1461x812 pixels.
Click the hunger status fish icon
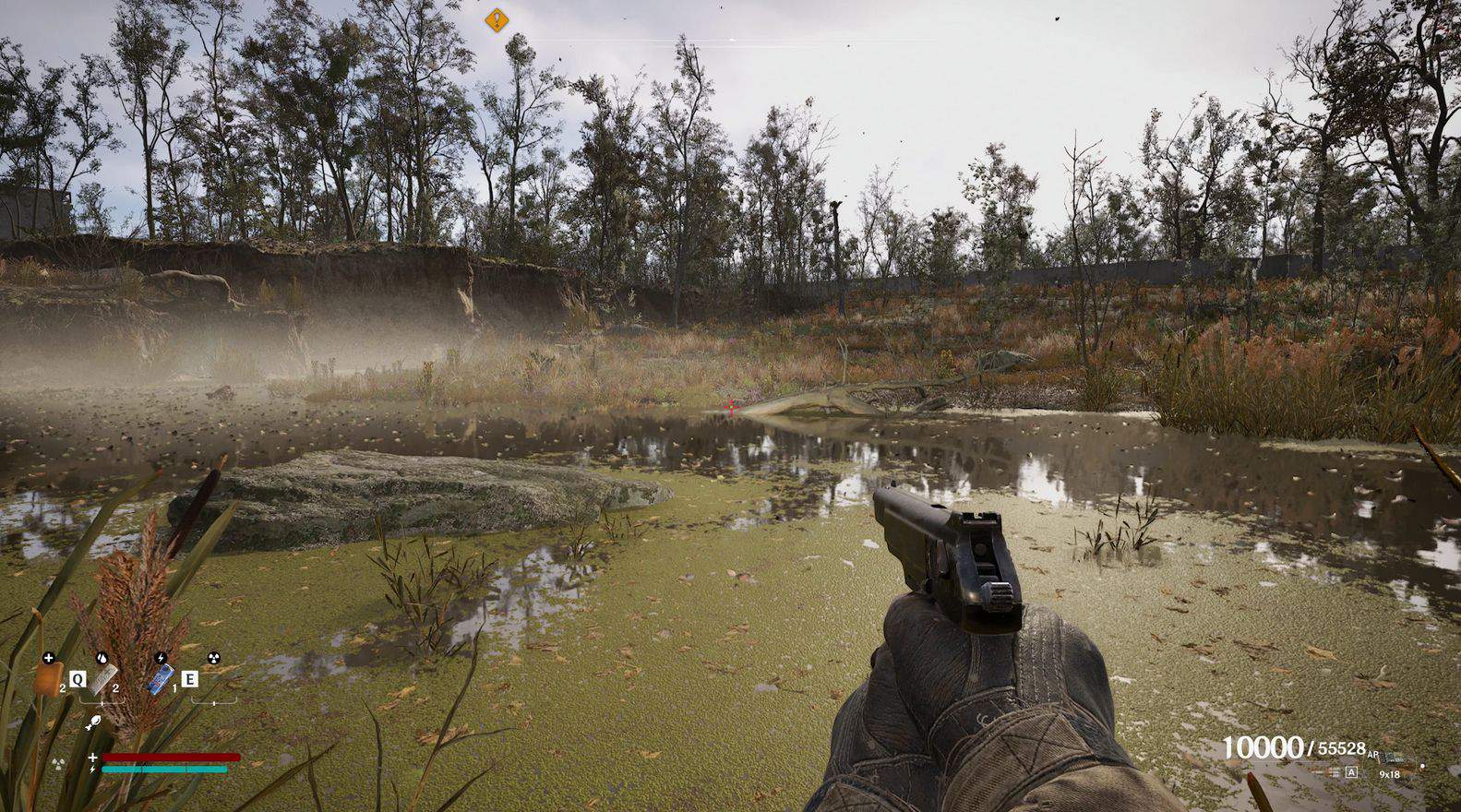95,723
